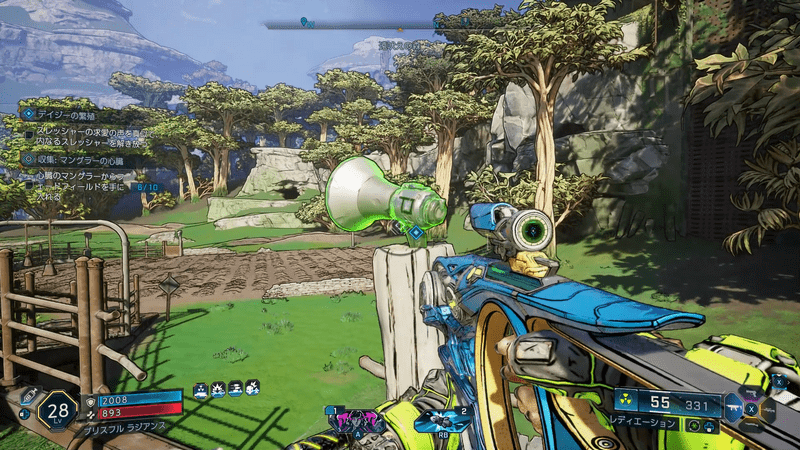This screenshot has height=450, width=800.
Task: Inspect the last status buff icon
Action: pos(254,386)
